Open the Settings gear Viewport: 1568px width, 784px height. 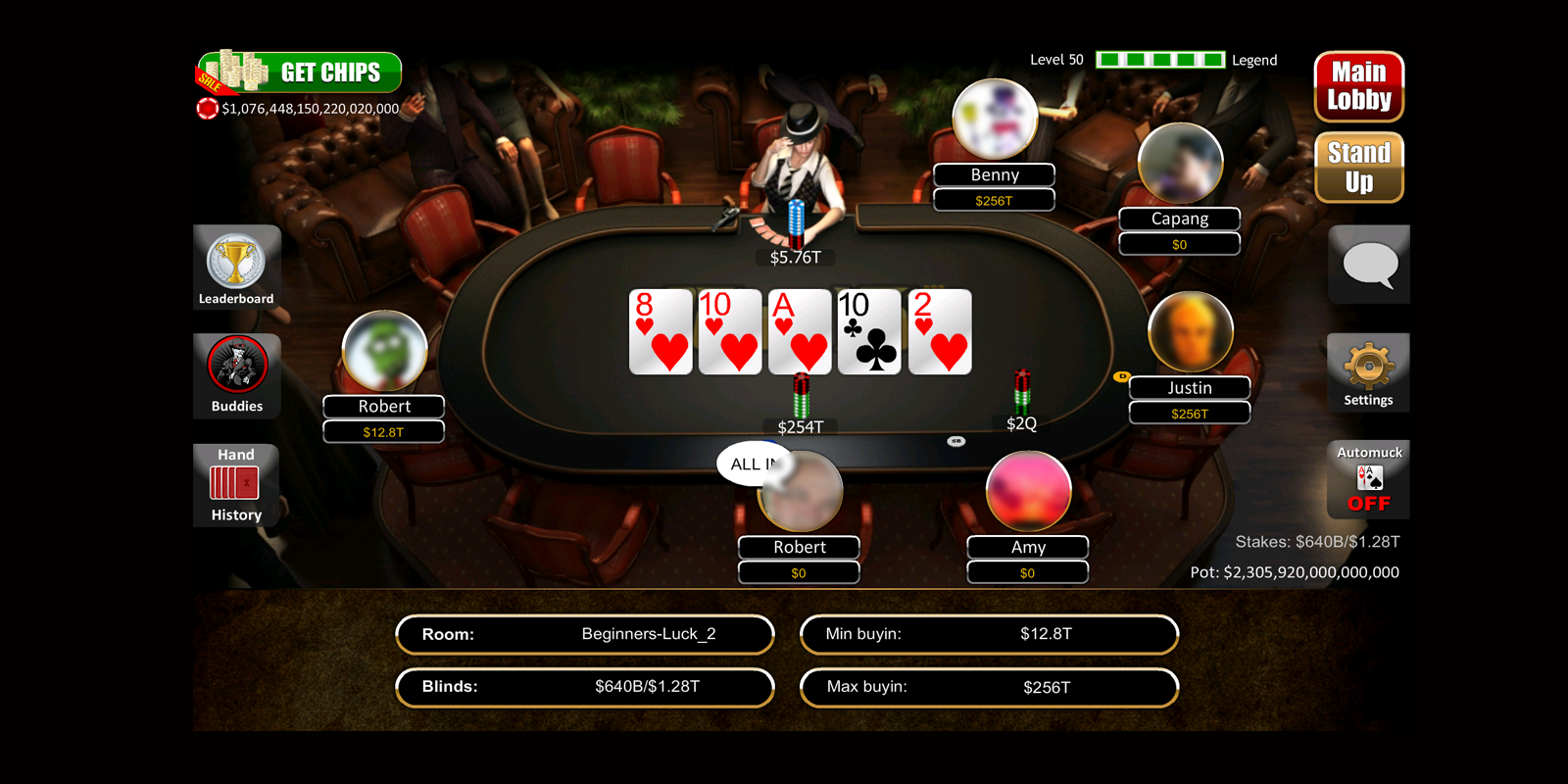click(1368, 372)
